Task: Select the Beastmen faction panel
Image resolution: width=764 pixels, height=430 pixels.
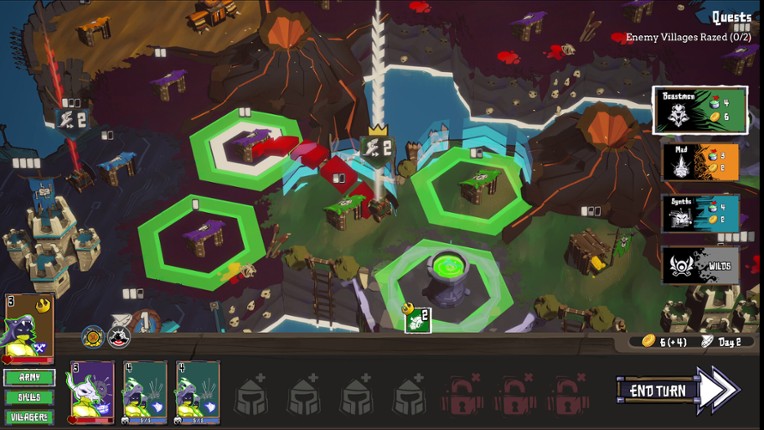Action: (x=699, y=111)
